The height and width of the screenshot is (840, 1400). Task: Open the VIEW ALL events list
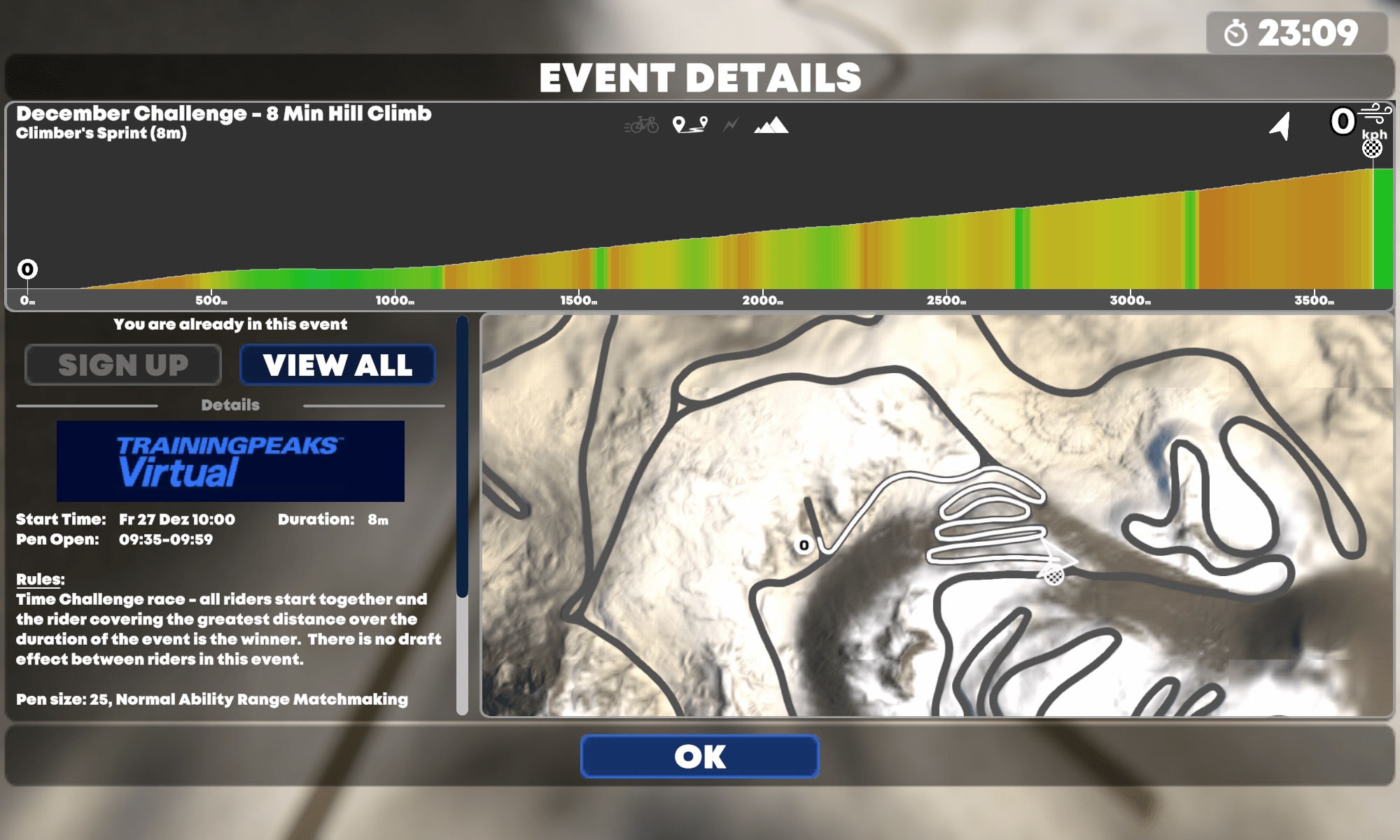click(337, 365)
